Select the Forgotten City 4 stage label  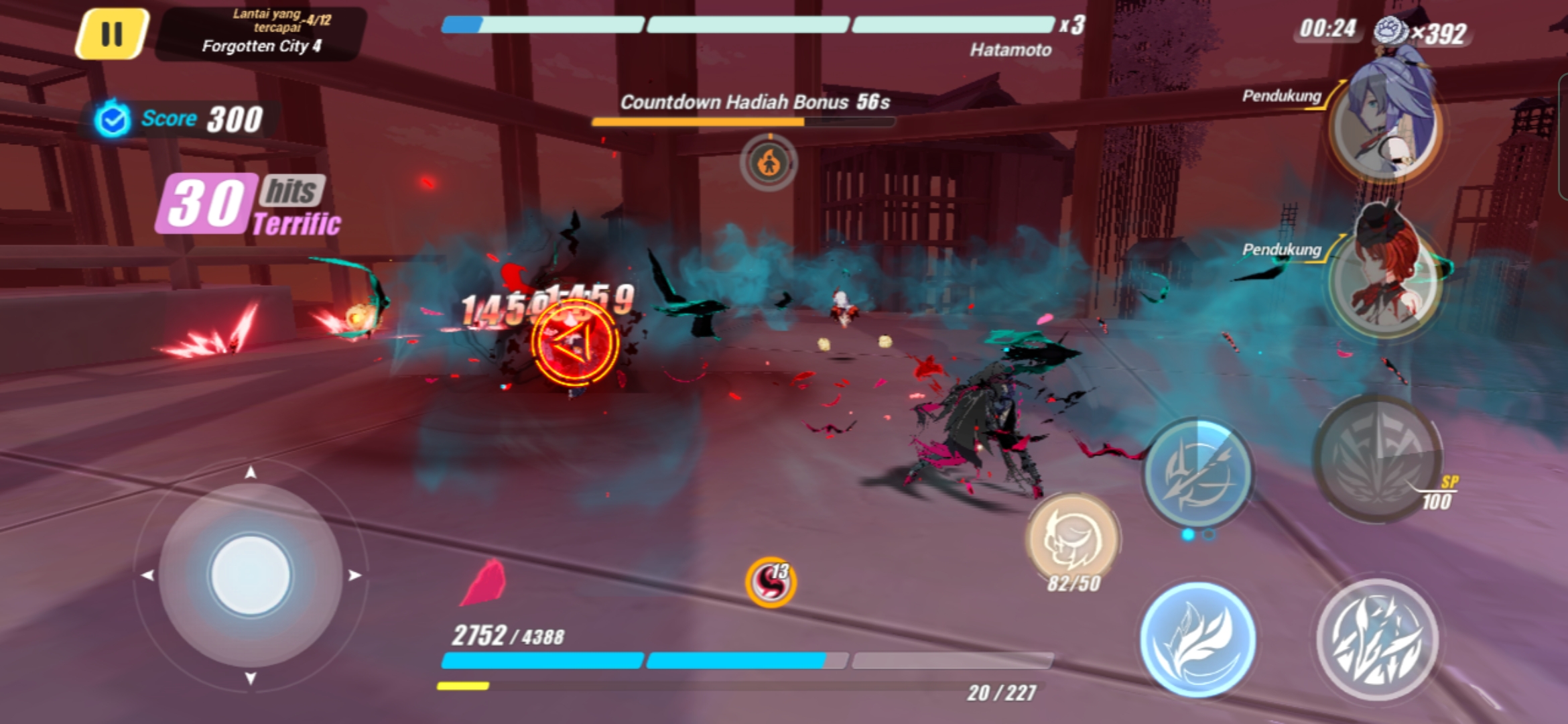260,45
